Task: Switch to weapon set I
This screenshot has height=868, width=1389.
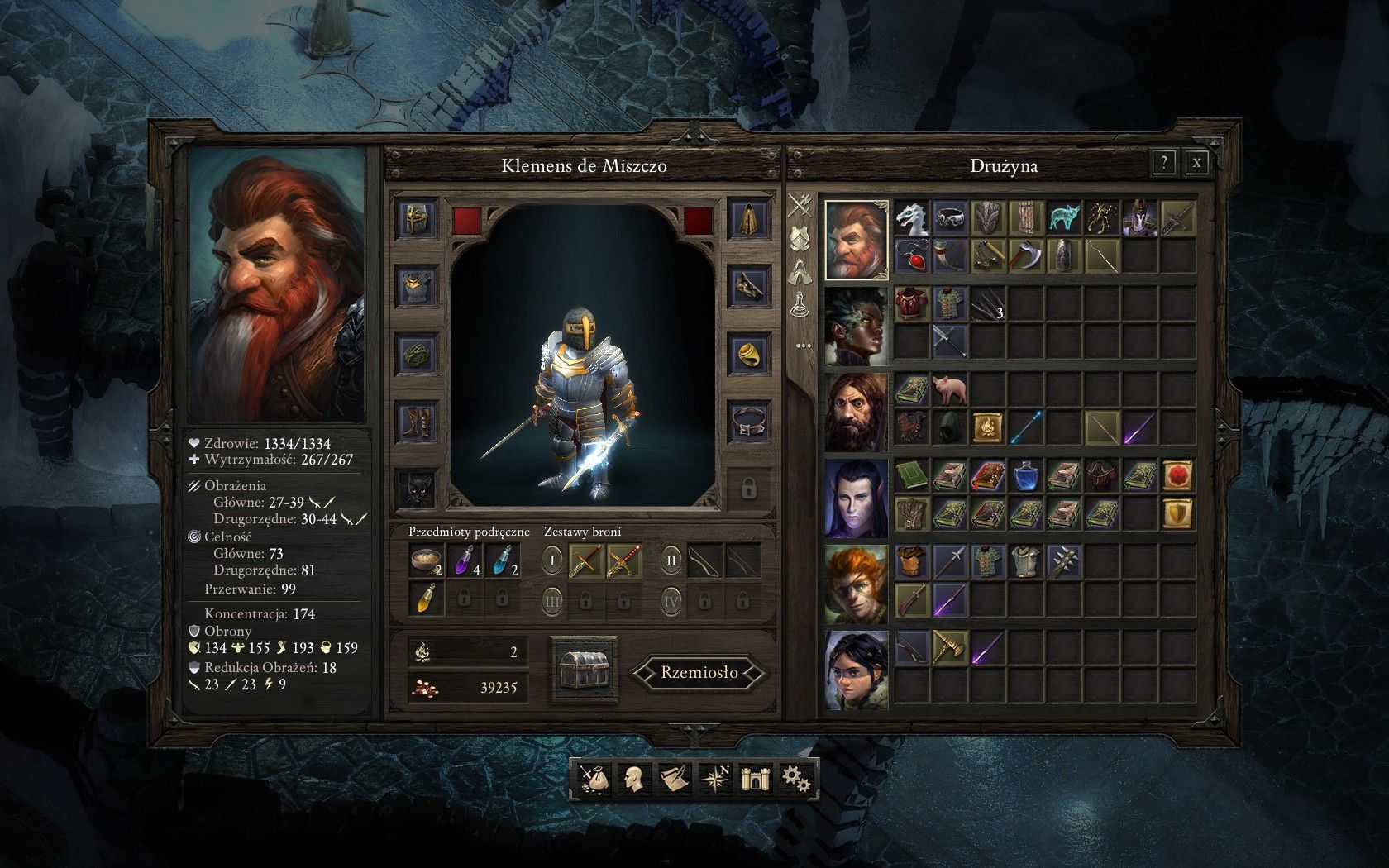Action: point(554,561)
